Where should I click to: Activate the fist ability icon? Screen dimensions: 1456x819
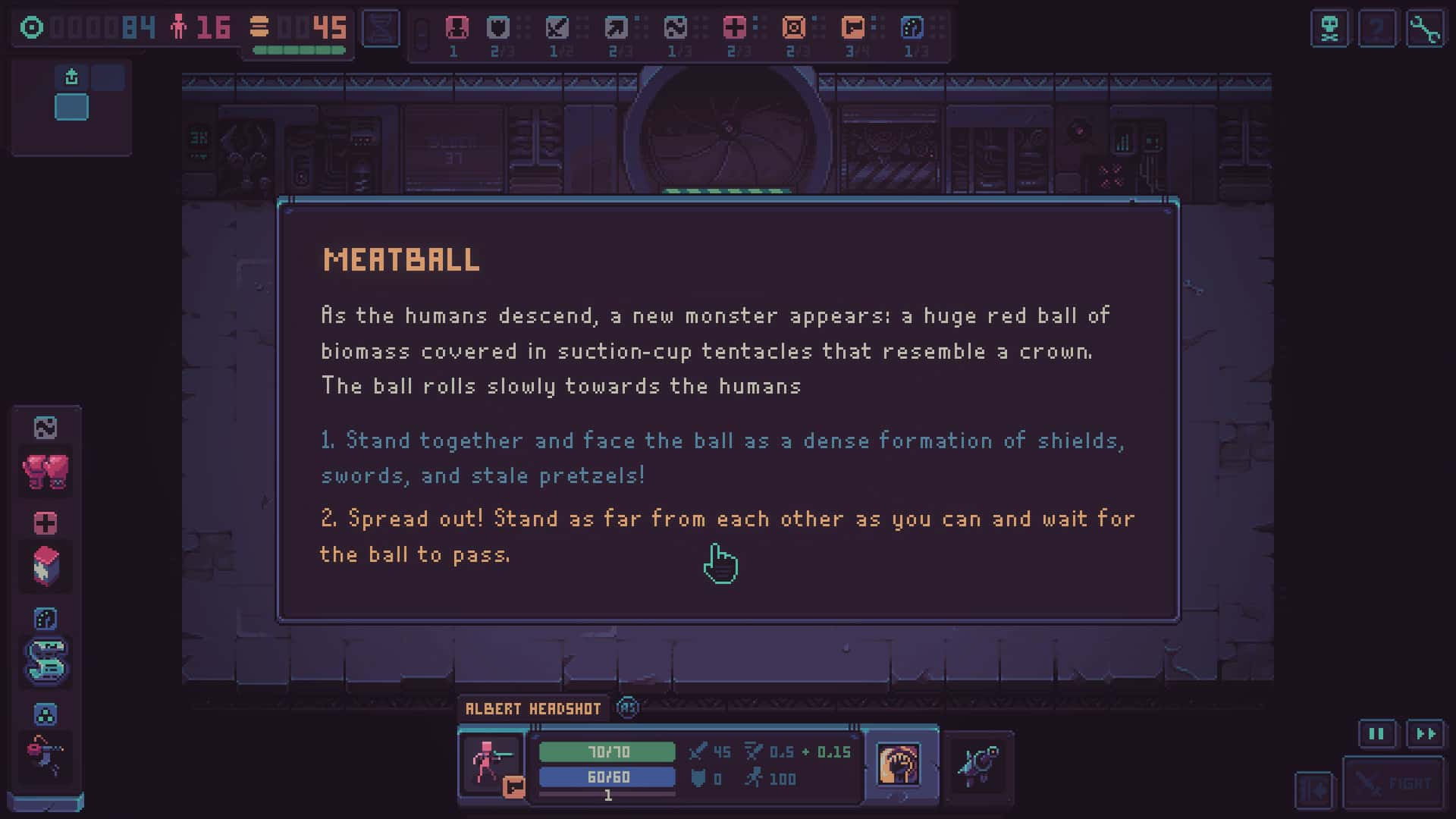pos(898,764)
